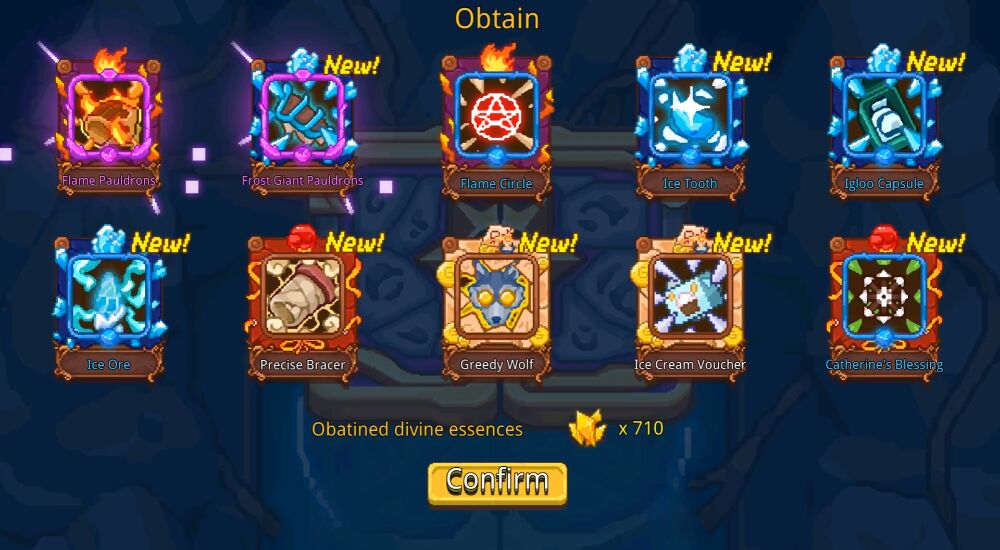View the Precise Bracer card
The width and height of the screenshot is (1000, 550).
(x=302, y=298)
